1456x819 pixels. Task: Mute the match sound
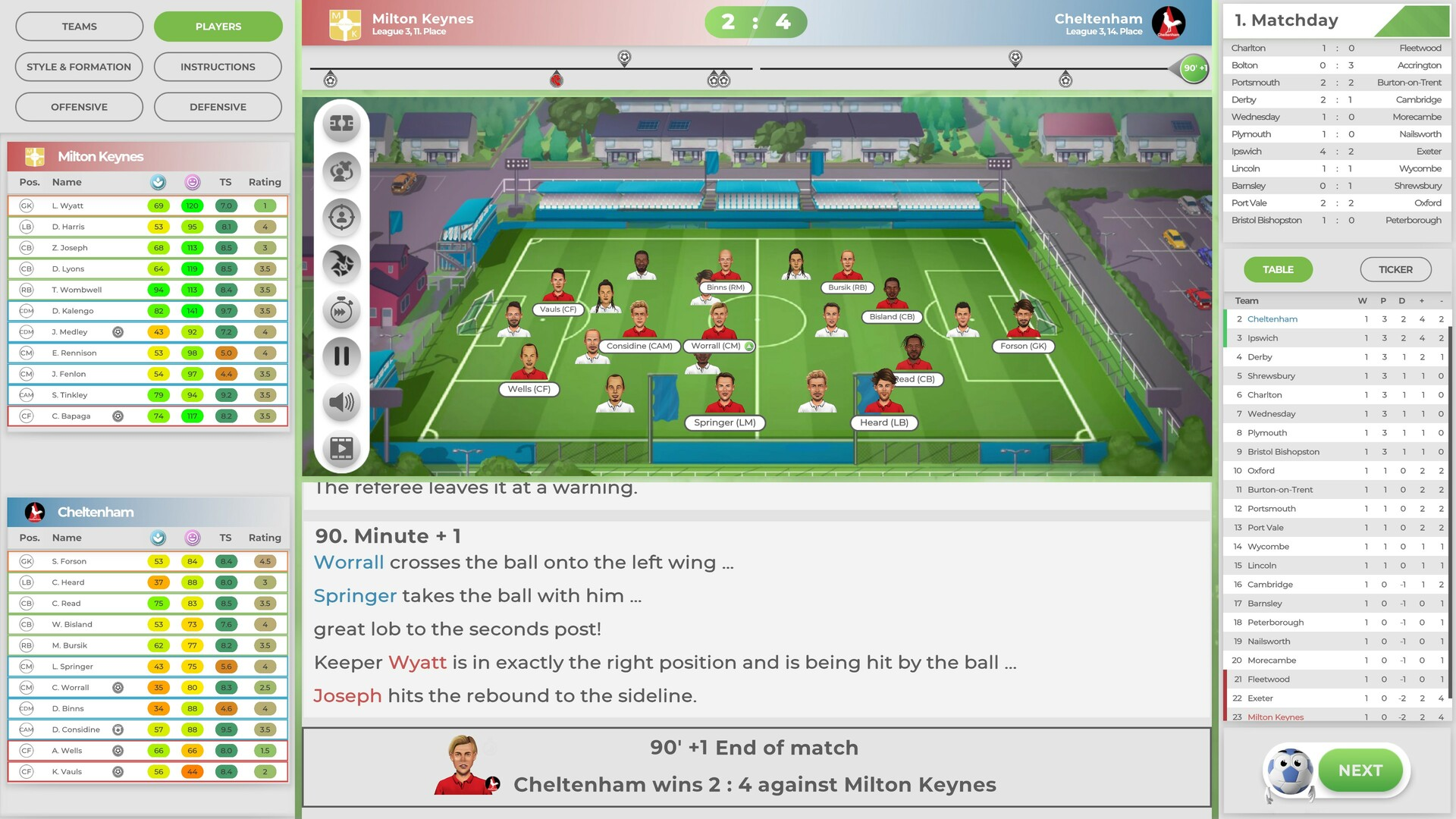[x=341, y=403]
